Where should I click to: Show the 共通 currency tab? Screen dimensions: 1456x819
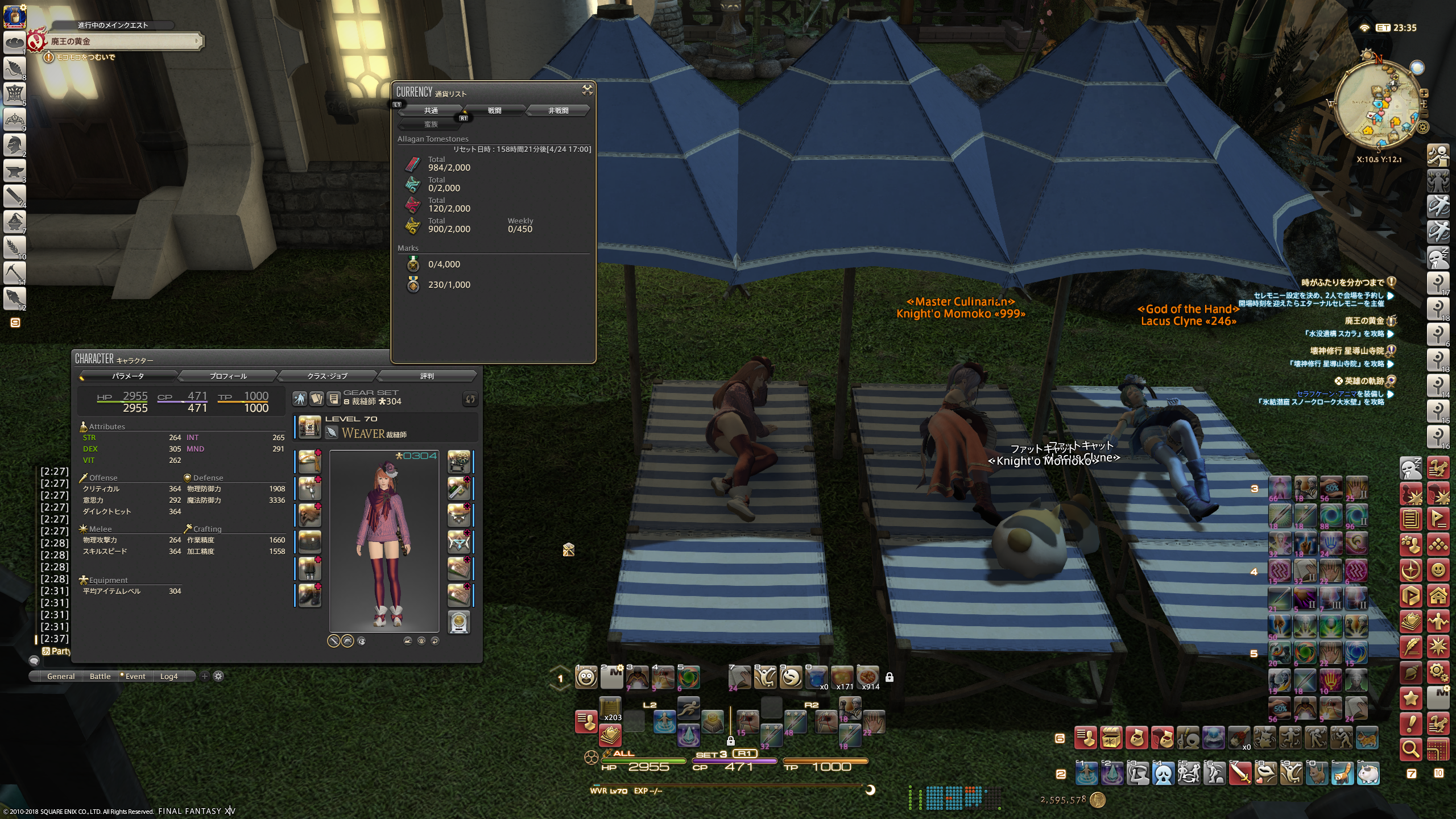tap(431, 110)
